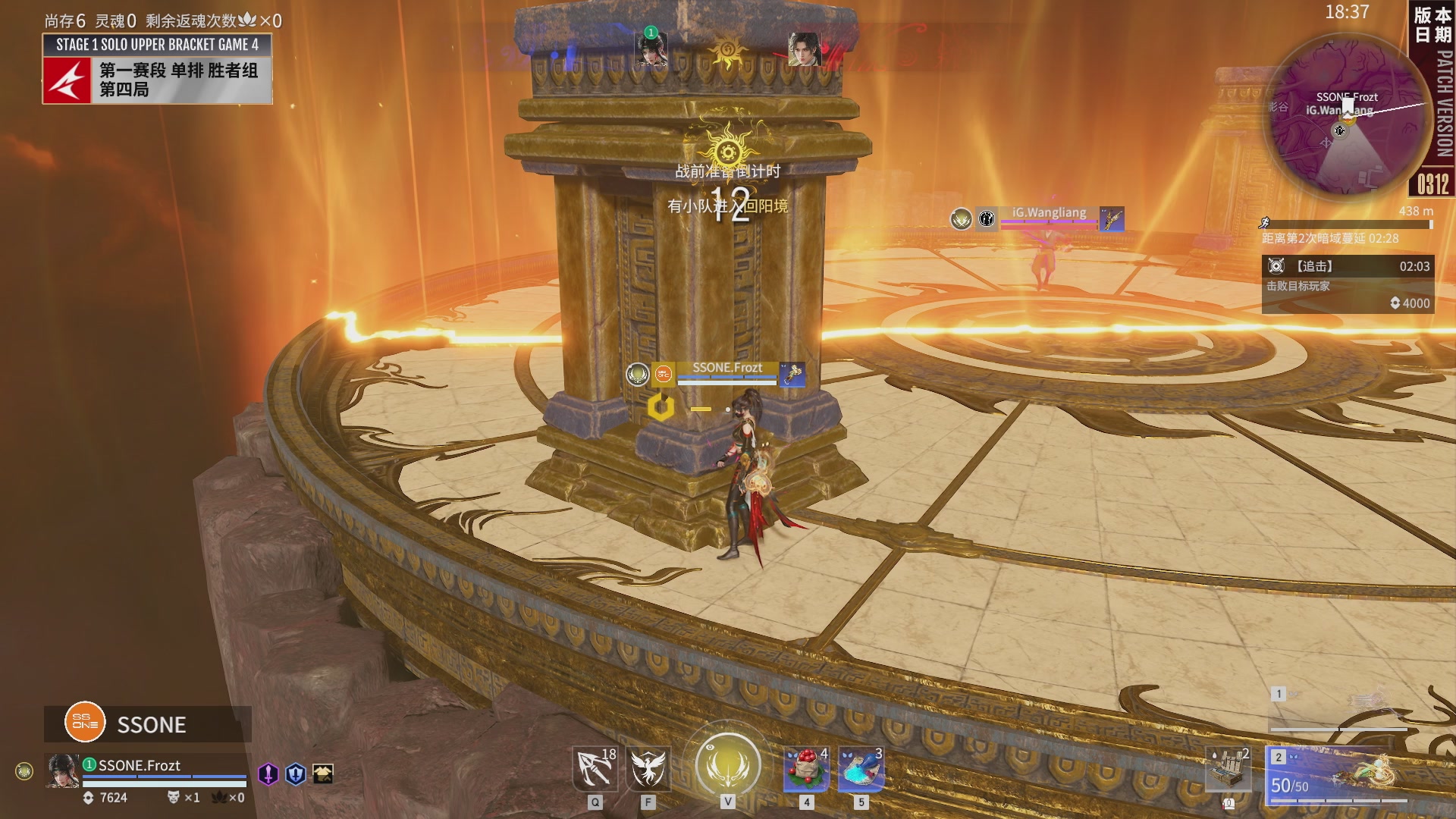Click the SSONE.Frozt overhead nameplate

click(726, 369)
